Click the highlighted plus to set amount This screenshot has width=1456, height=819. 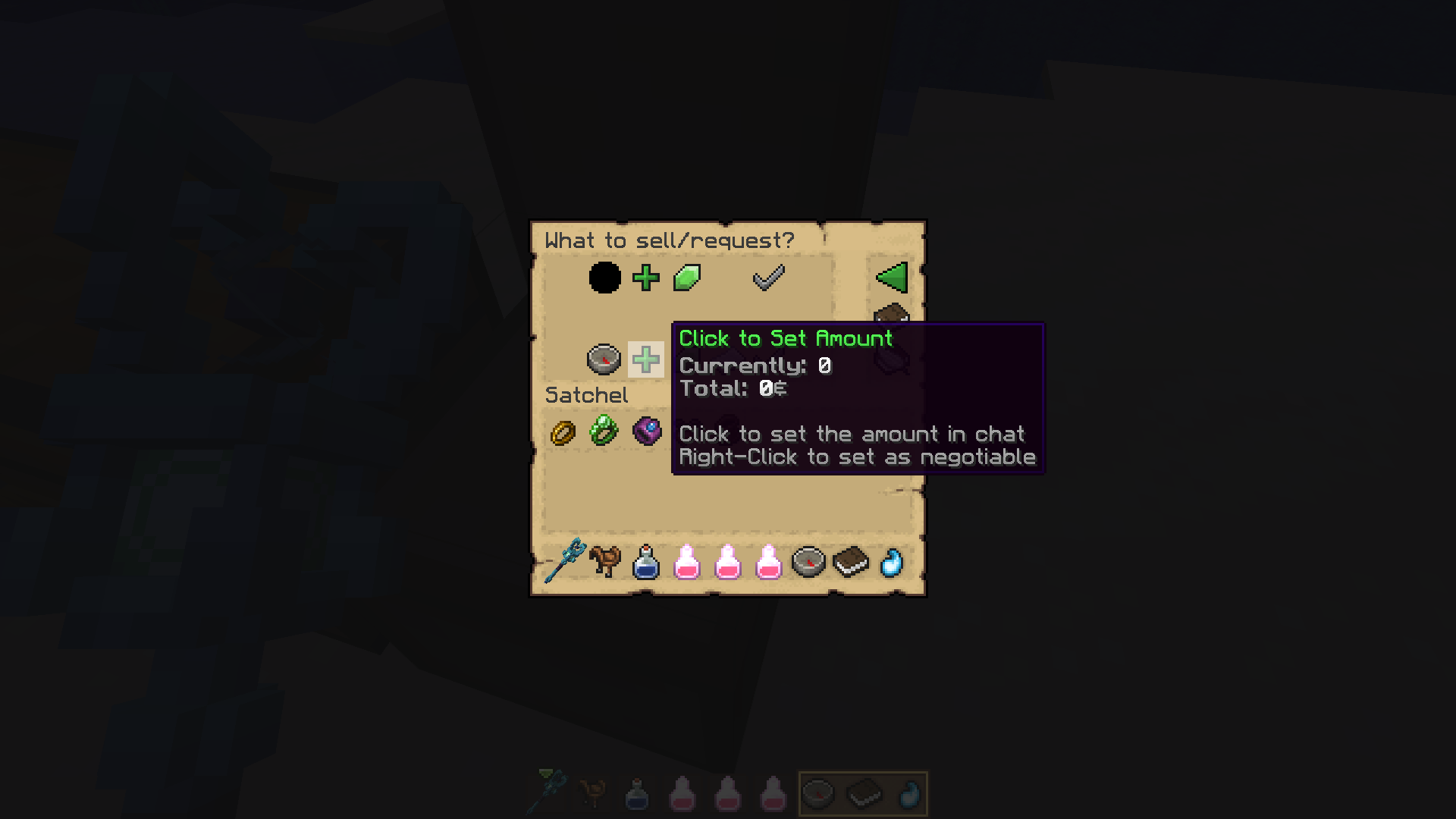coord(646,360)
